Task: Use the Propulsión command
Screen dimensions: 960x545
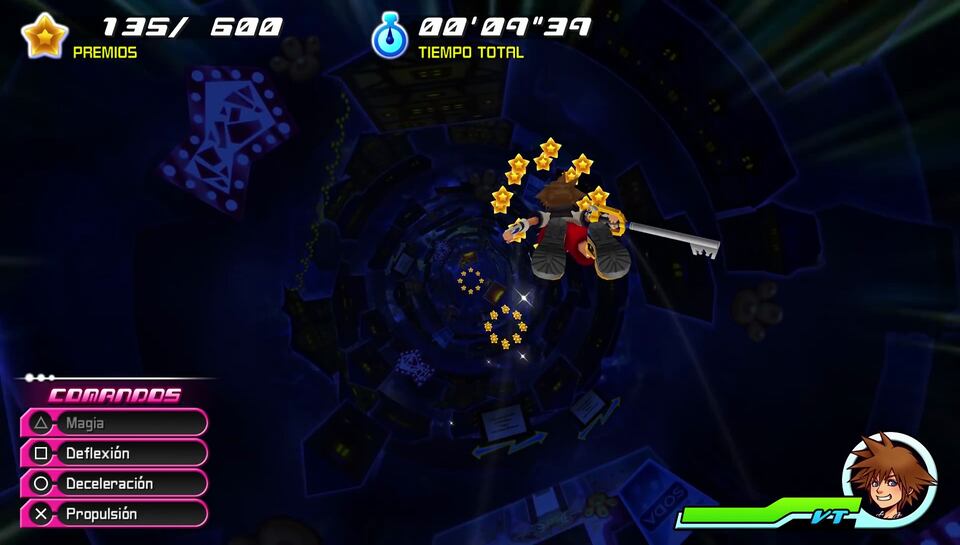Action: (113, 514)
